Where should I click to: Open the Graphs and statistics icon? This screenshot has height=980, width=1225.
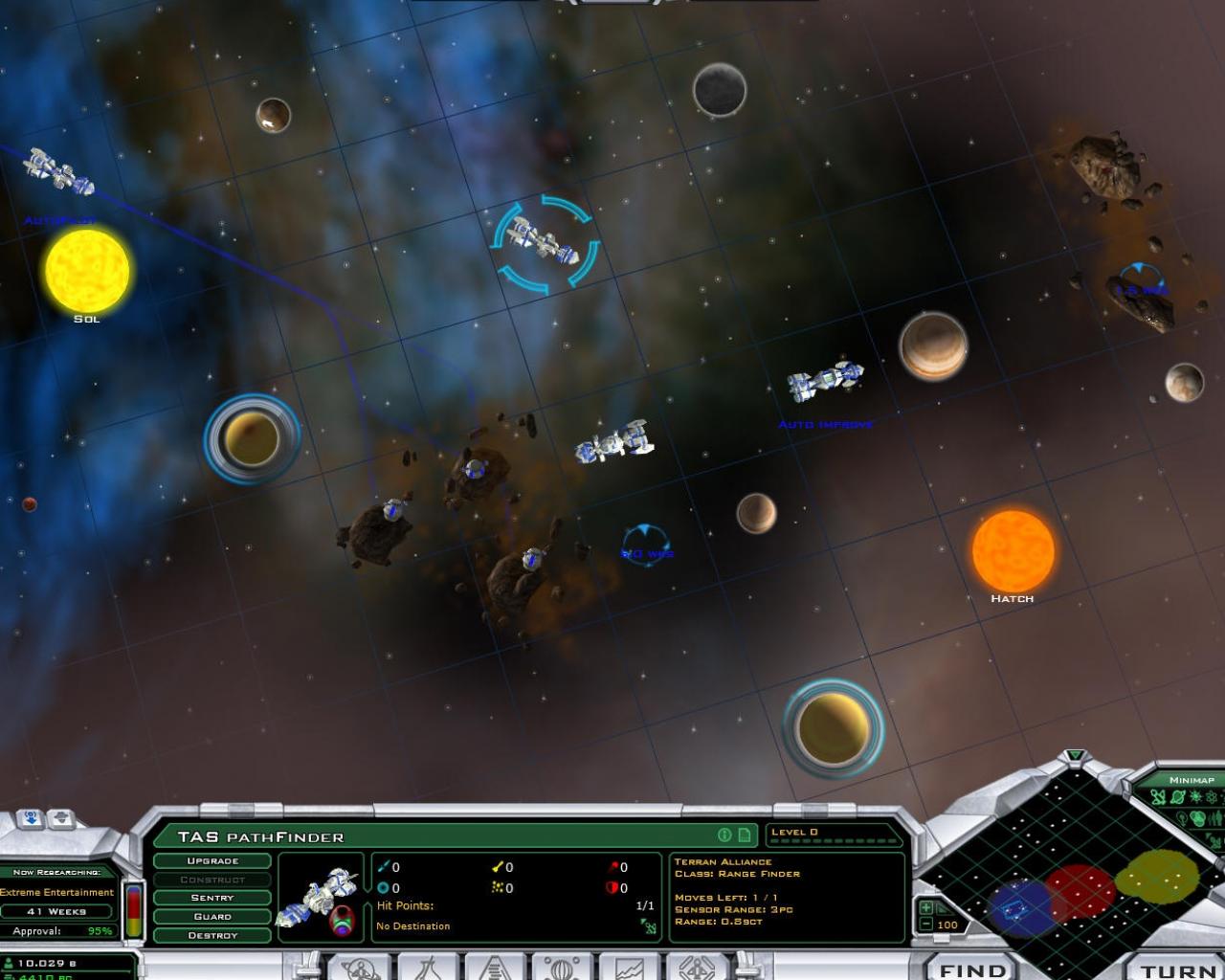tap(627, 969)
